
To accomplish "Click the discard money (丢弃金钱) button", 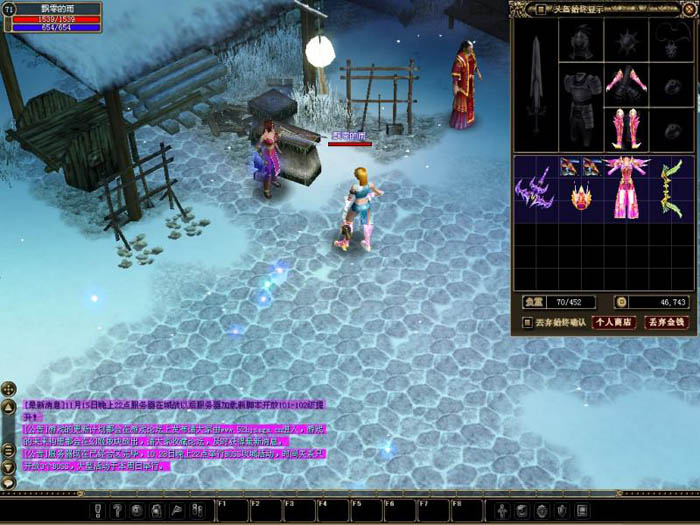I will tap(666, 322).
